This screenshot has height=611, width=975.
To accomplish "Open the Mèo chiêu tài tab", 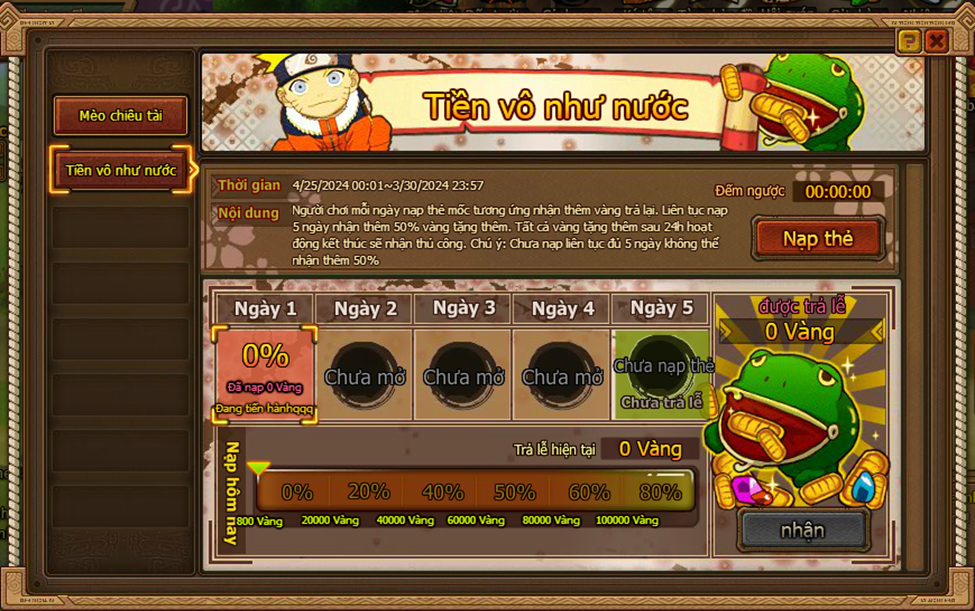I will coord(120,116).
